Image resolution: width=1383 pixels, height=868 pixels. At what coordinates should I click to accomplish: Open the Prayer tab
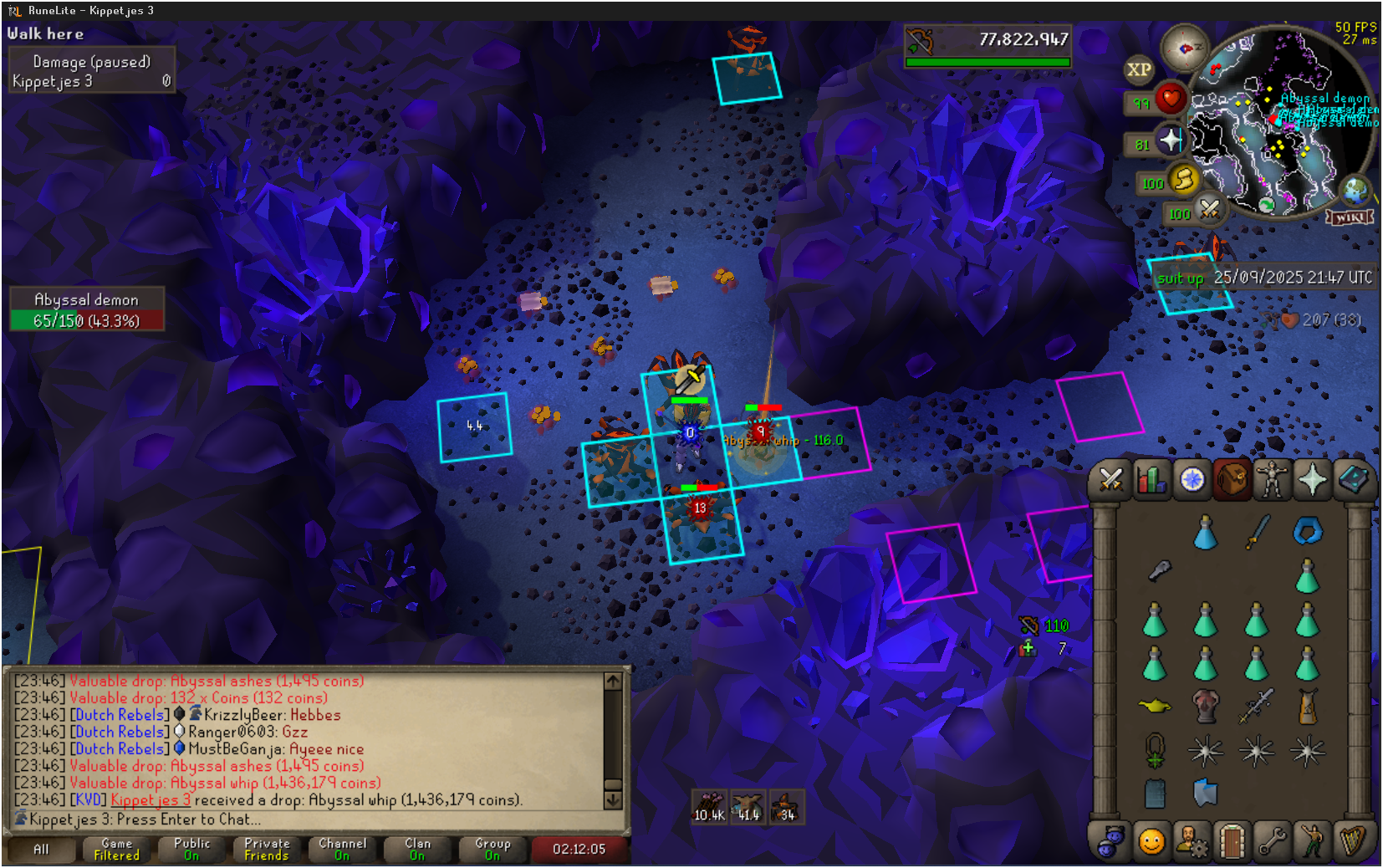1313,480
